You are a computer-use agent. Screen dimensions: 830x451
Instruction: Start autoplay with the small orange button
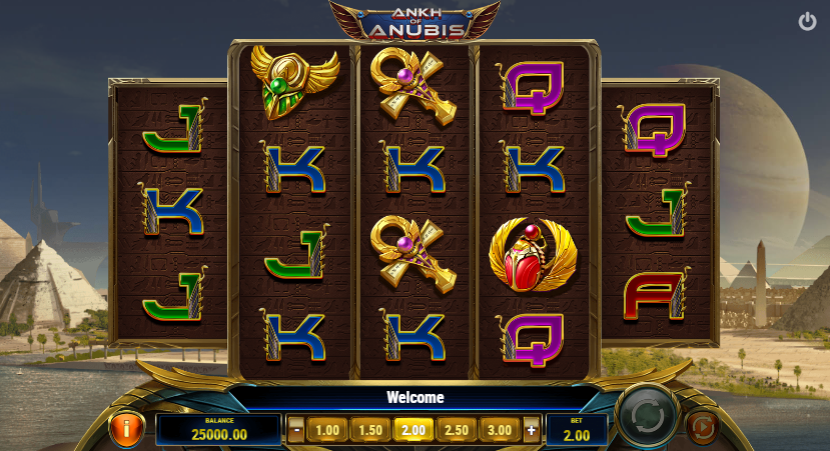coord(702,428)
